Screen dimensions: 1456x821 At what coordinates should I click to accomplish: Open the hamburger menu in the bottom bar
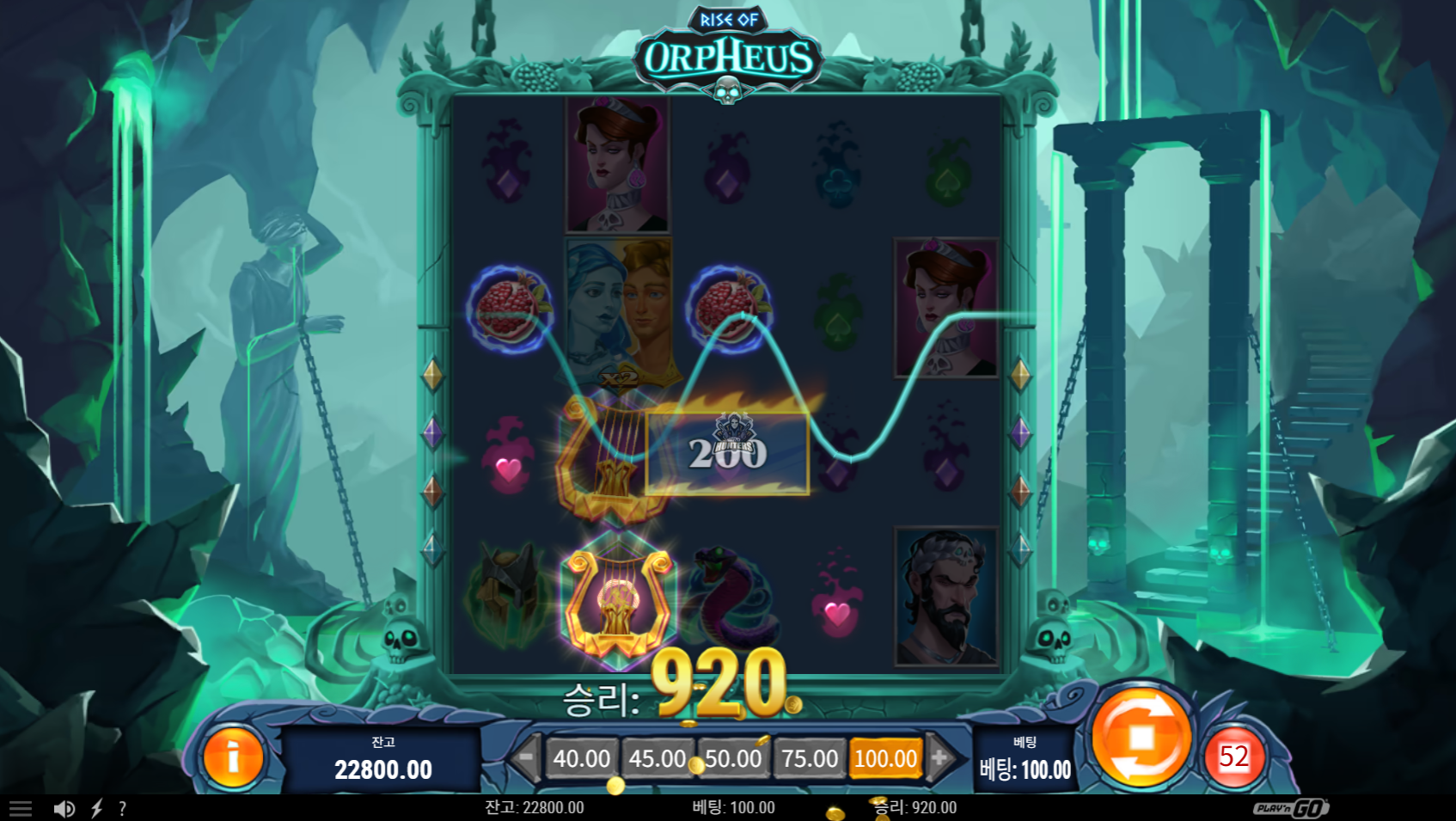click(21, 808)
